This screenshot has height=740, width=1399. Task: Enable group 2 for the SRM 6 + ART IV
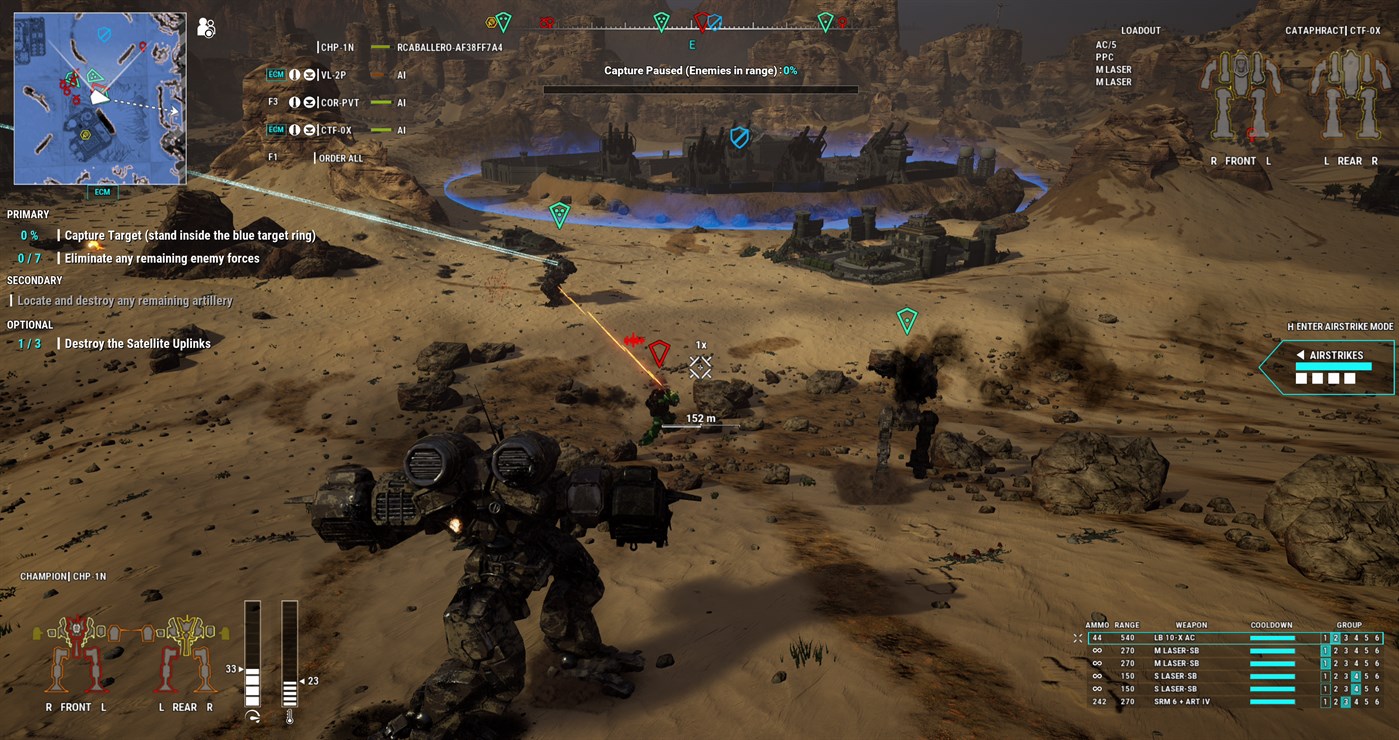1336,701
